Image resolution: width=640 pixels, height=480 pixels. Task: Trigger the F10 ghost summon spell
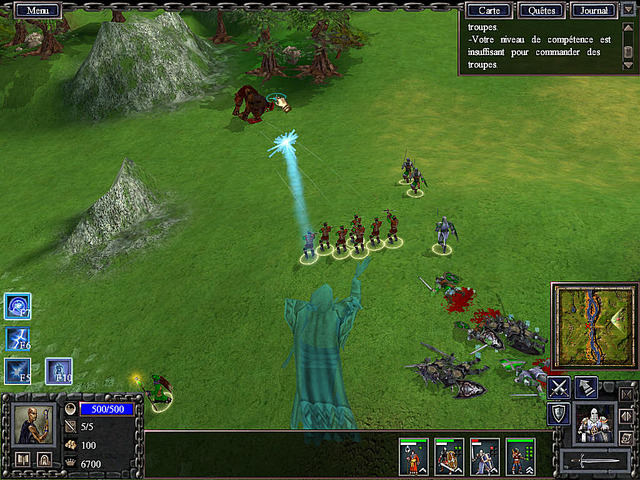point(58,371)
